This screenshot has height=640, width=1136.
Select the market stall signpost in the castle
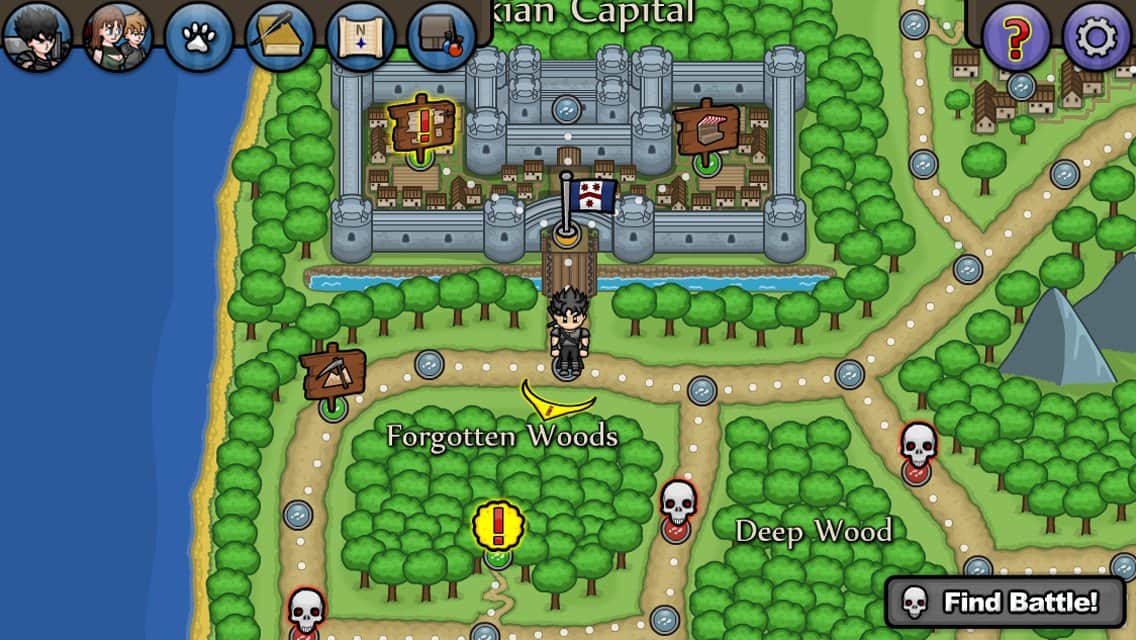706,128
